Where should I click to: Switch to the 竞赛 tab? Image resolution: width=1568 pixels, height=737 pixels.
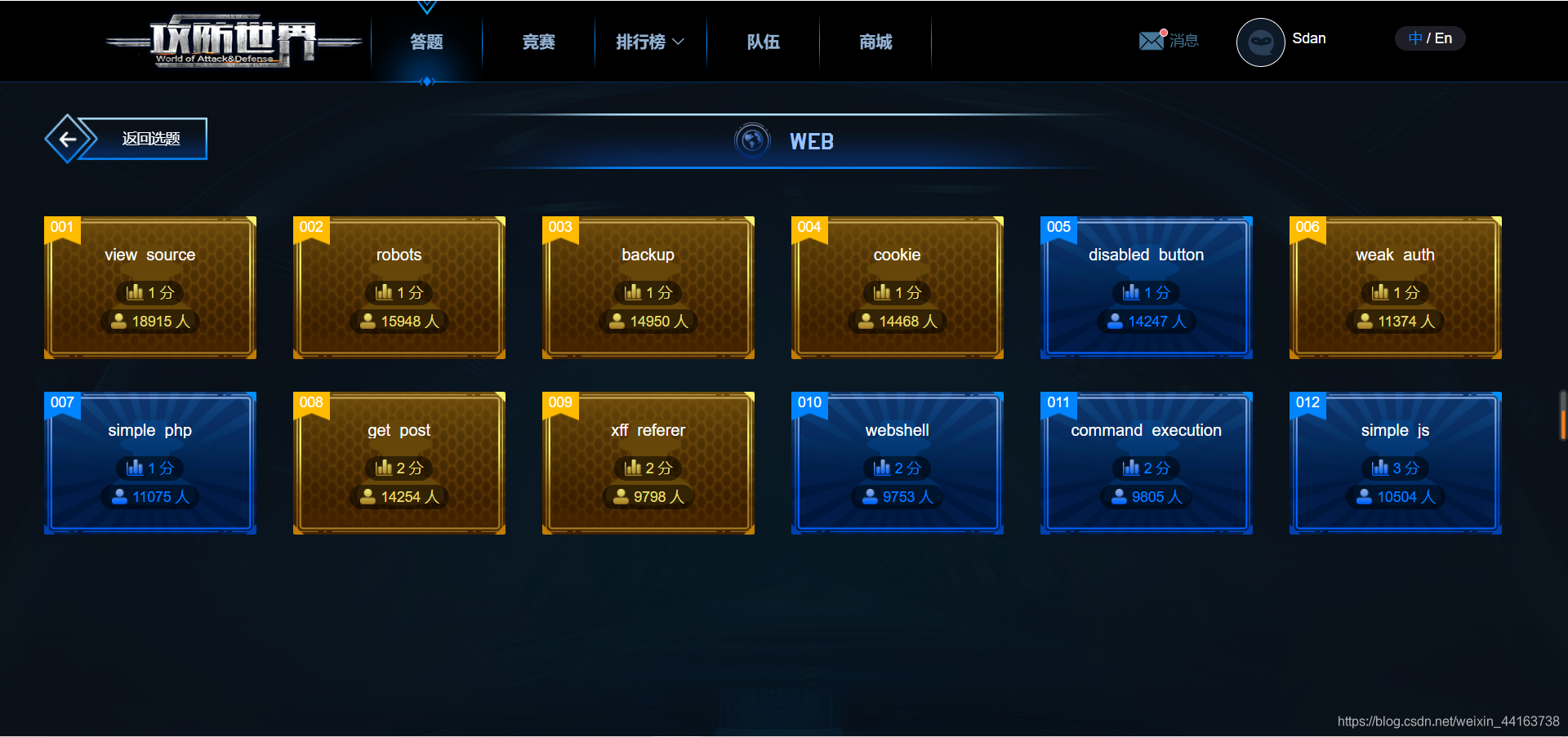pos(537,41)
